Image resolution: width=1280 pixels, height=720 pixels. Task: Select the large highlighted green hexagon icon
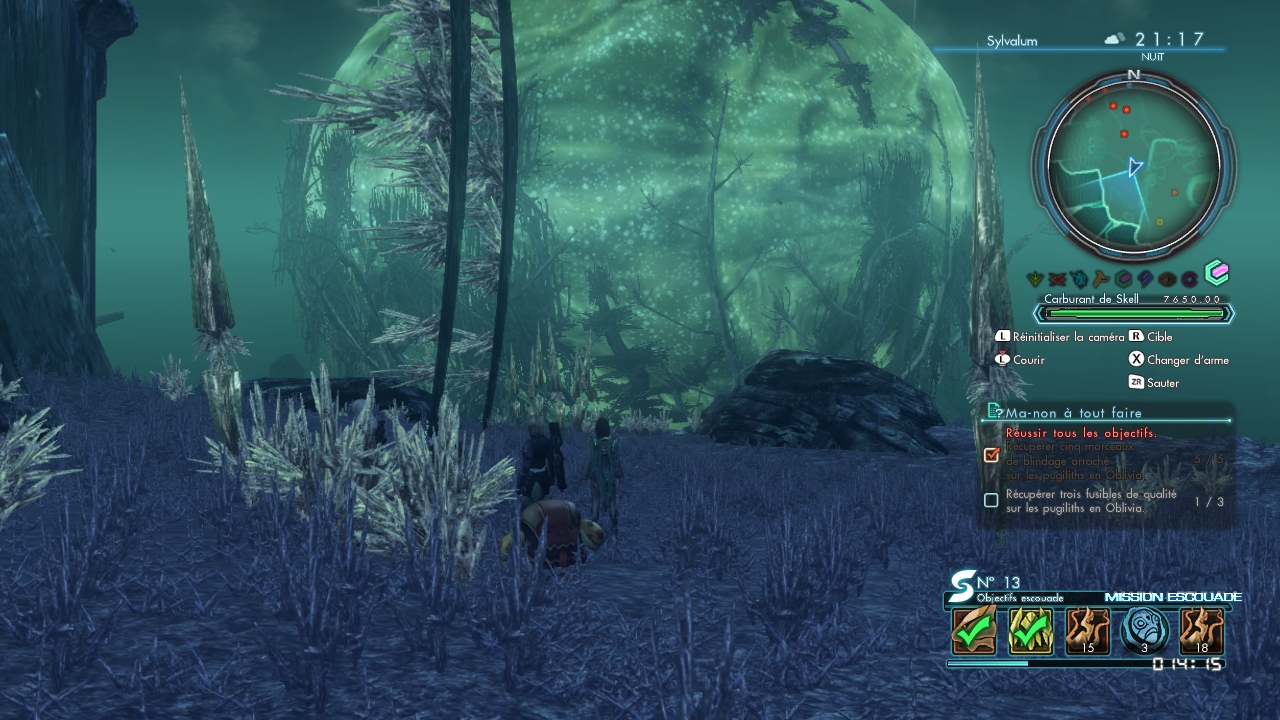click(1216, 272)
